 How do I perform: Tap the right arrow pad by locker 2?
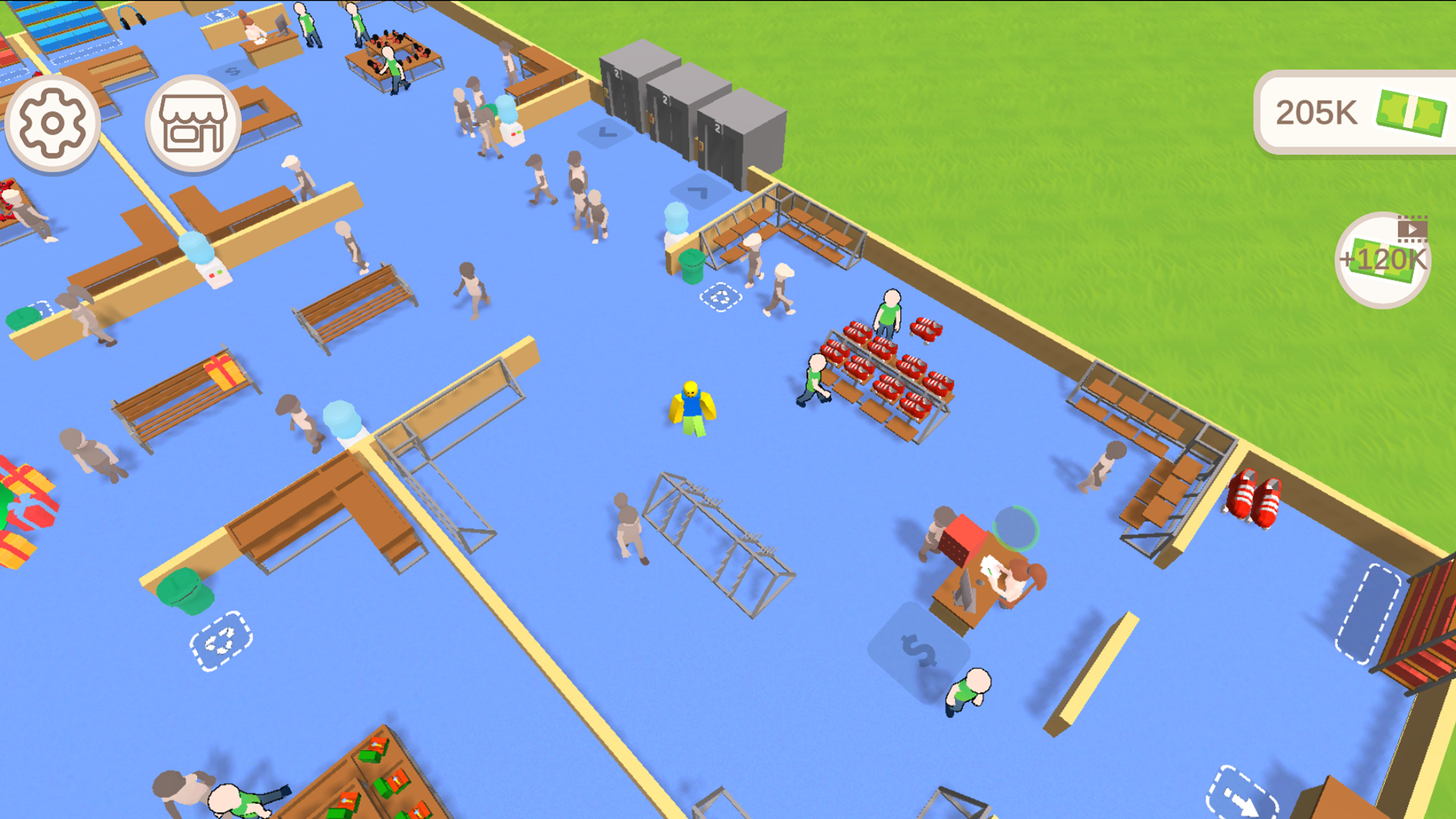(x=698, y=191)
